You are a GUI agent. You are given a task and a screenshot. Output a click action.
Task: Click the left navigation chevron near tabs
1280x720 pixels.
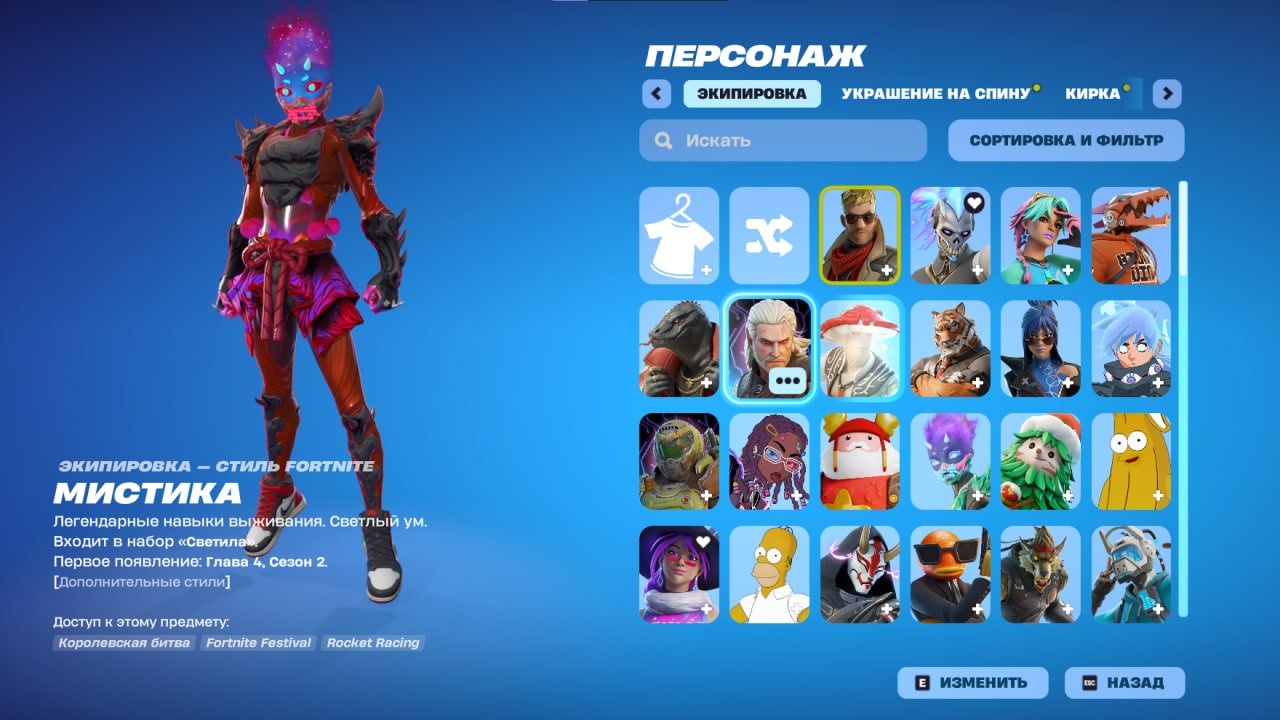point(655,93)
